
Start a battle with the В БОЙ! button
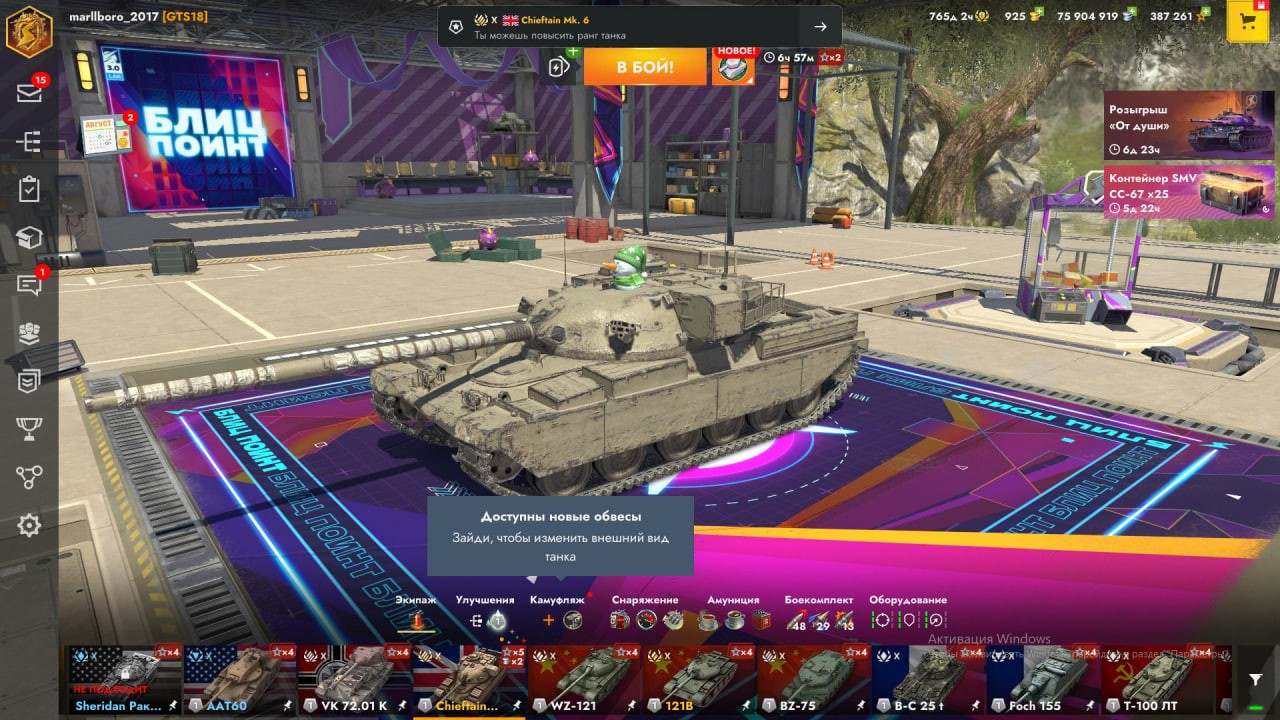click(x=645, y=67)
